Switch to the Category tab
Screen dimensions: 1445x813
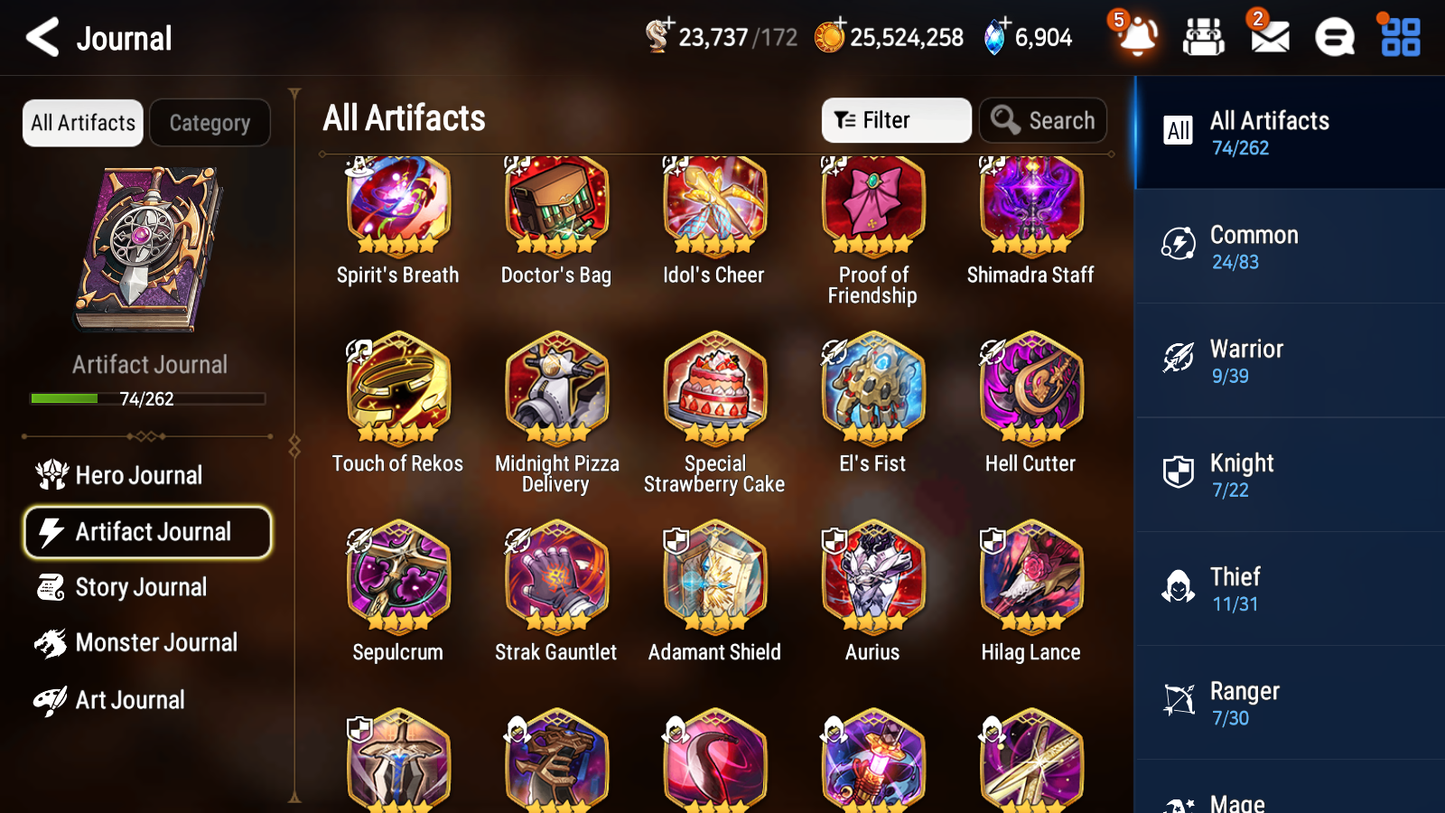(210, 122)
